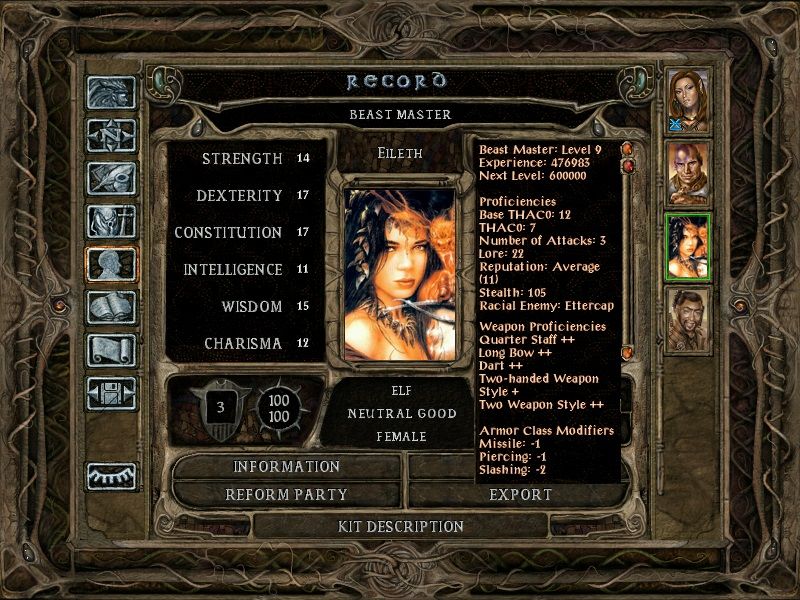Return to game via the dragon head icon

[110, 92]
